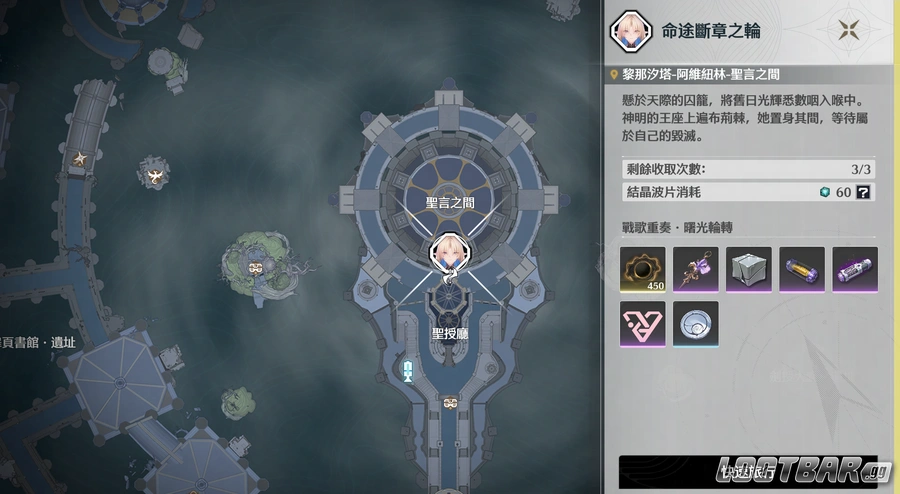Viewport: 900px width, 494px height.
Task: Inspect the purple flail weapon reward
Action: click(696, 270)
